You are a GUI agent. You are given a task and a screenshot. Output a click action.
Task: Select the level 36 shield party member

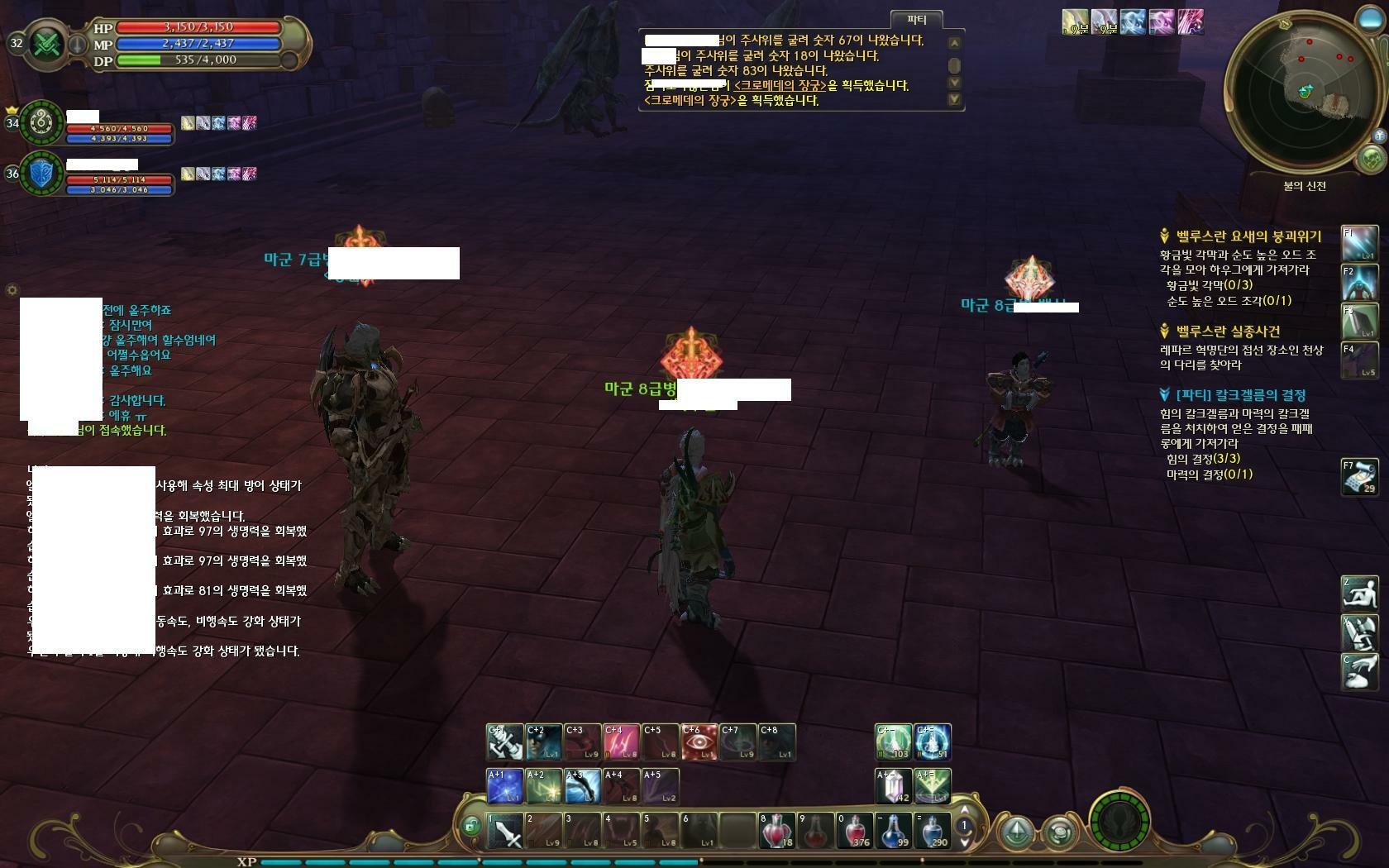coord(42,174)
